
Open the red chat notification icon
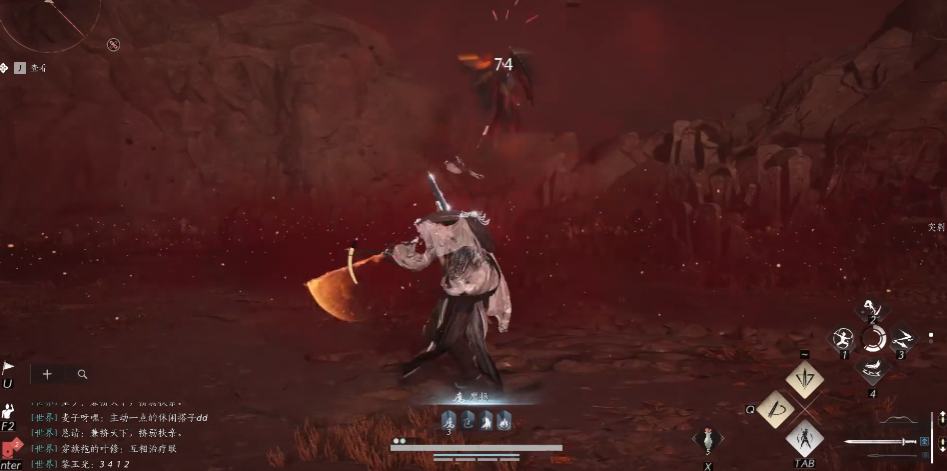pos(9,448)
